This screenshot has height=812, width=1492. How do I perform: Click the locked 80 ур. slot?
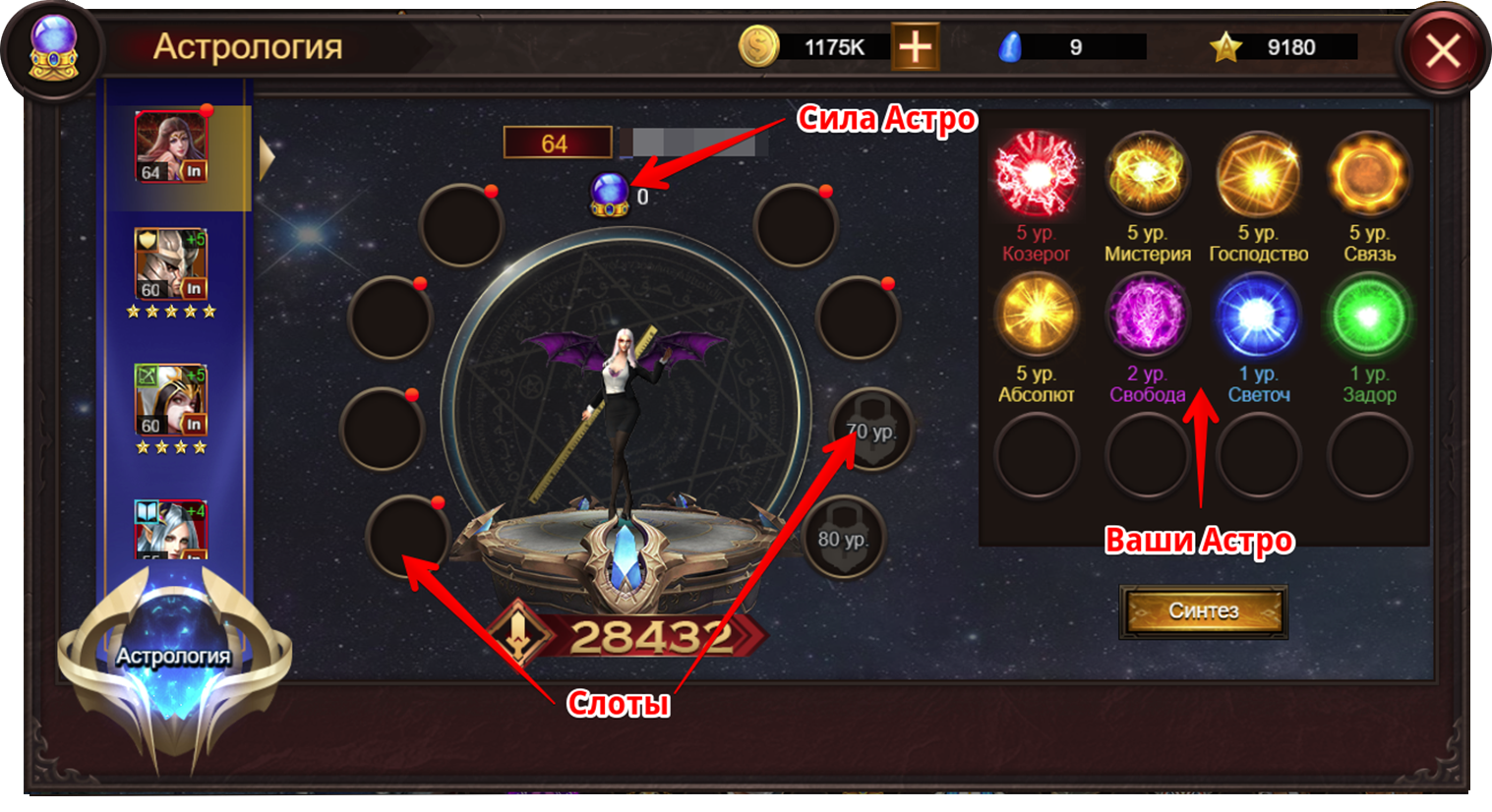point(842,538)
